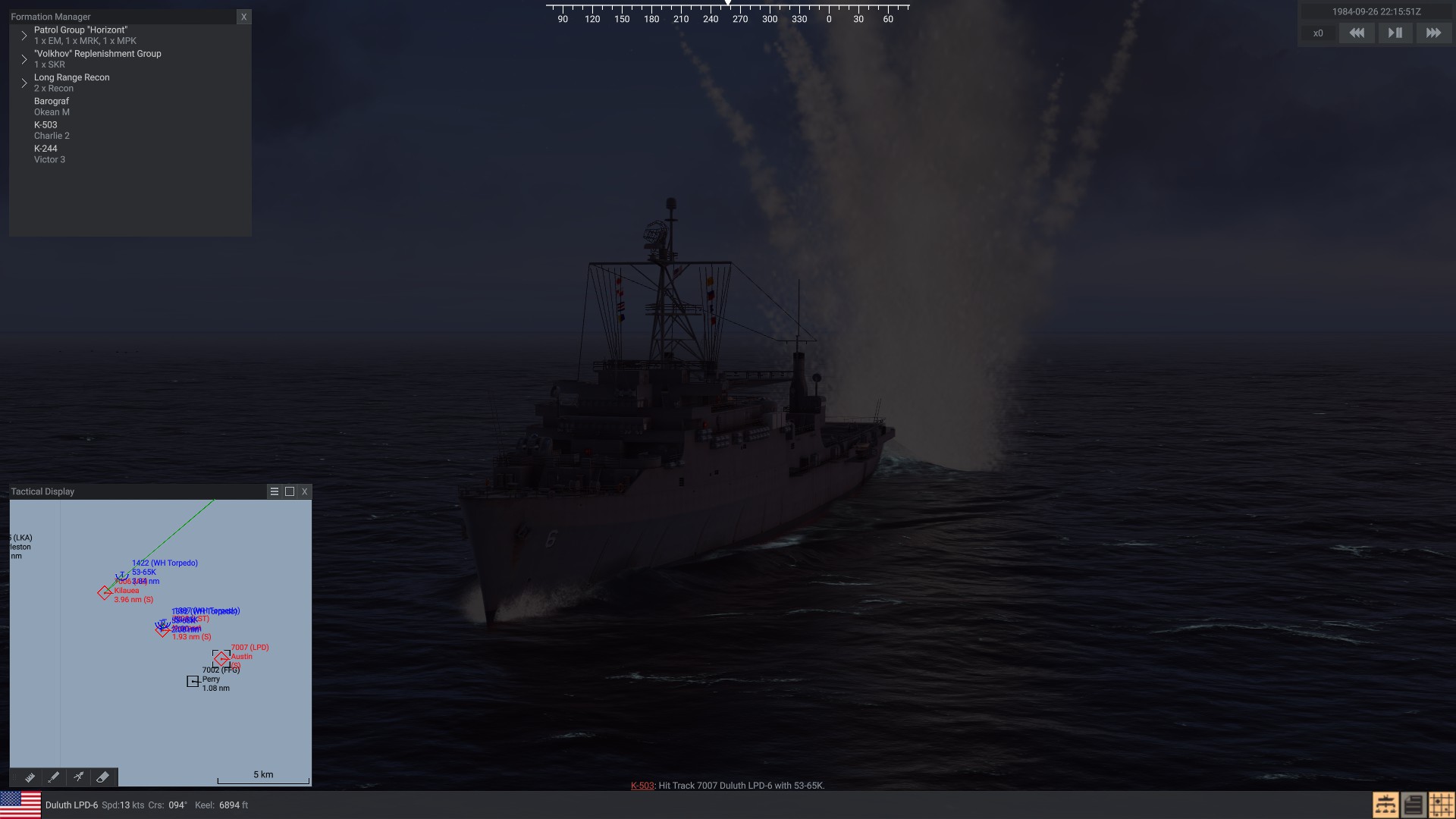Screen dimensions: 1456x819
Task: Select the ruler measurement tool
Action: coord(30,777)
